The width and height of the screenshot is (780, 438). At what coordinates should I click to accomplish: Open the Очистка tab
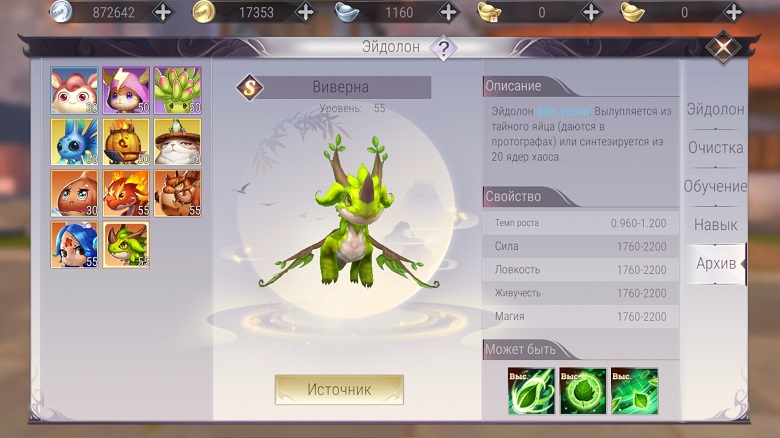tap(714, 148)
